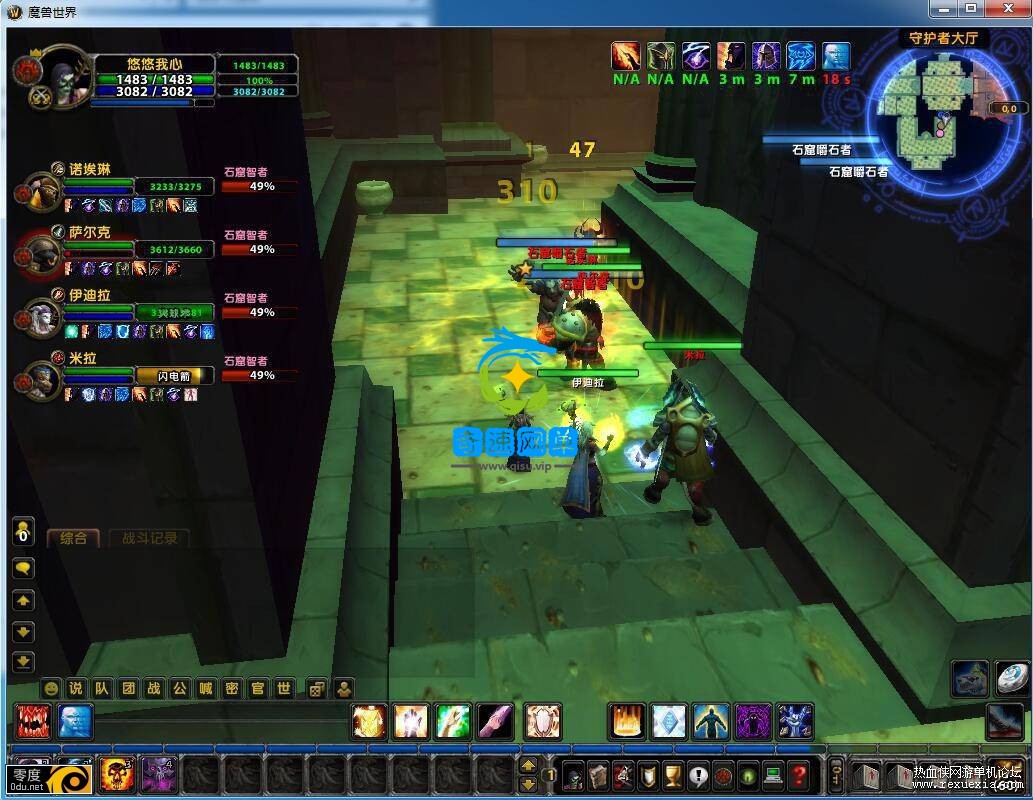Use the pink wand ability icon
This screenshot has height=800, width=1033.
[x=495, y=721]
